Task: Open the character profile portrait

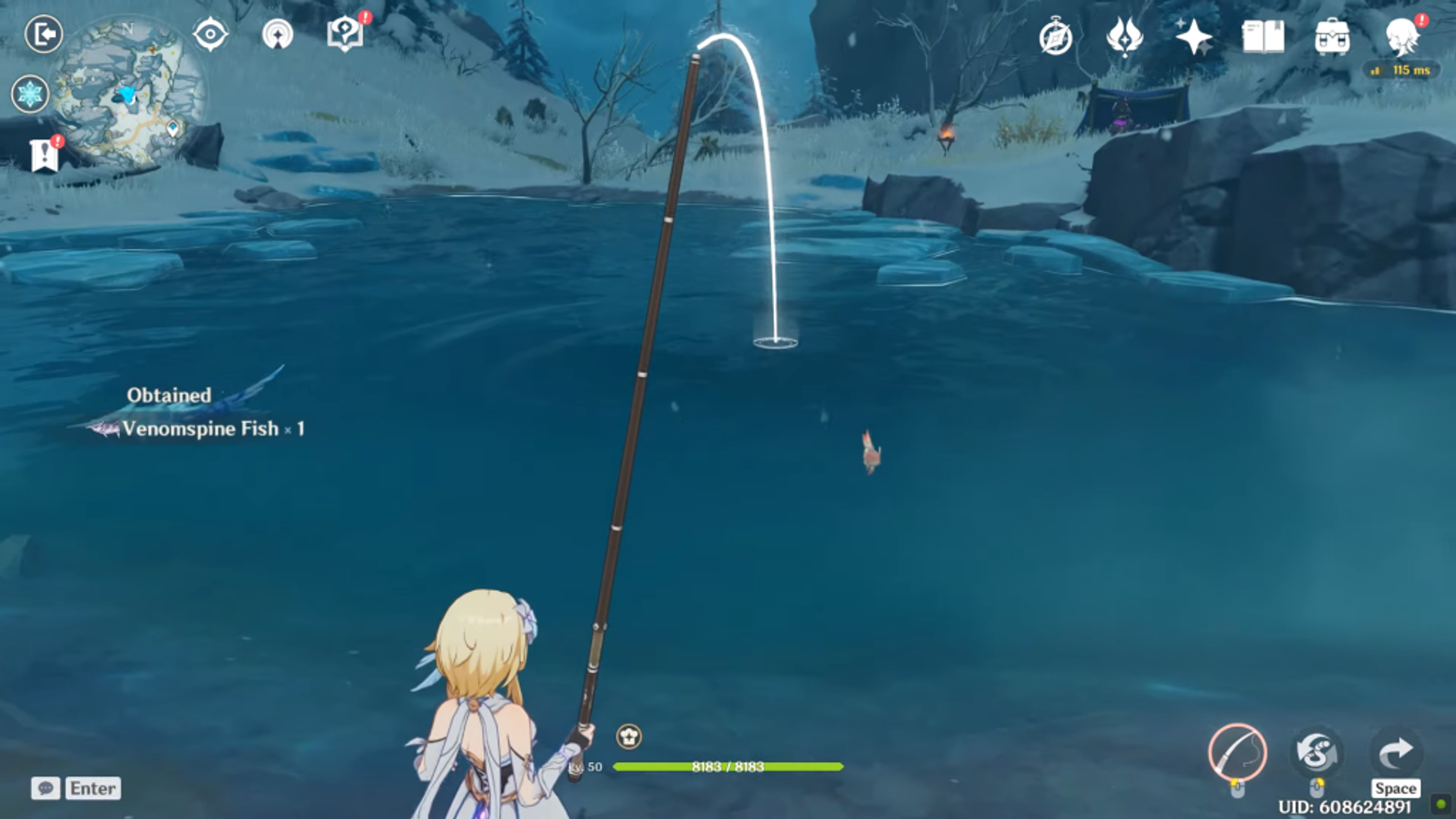Action: point(1401,38)
